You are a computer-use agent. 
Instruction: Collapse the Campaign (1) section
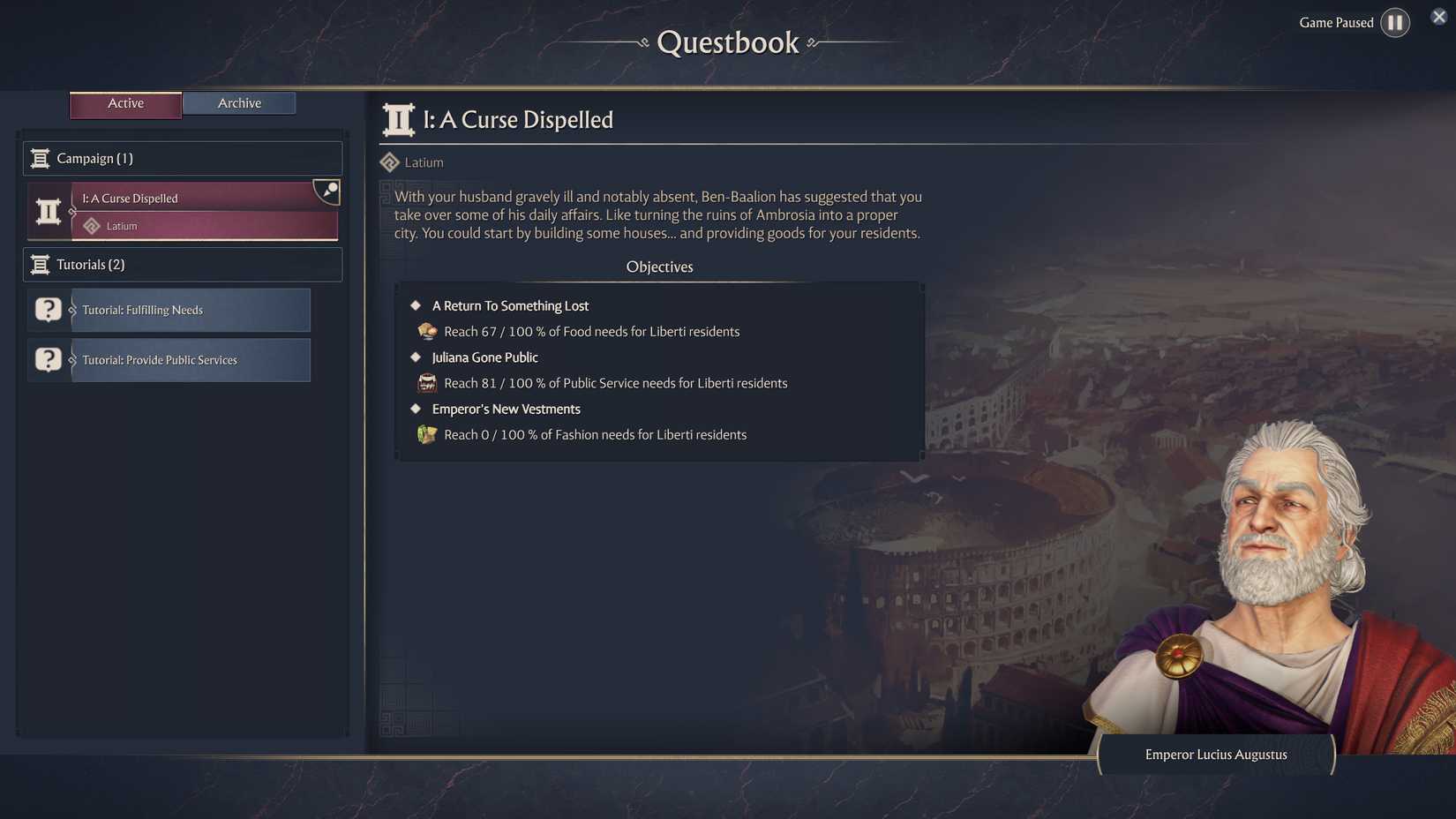pyautogui.click(x=182, y=158)
